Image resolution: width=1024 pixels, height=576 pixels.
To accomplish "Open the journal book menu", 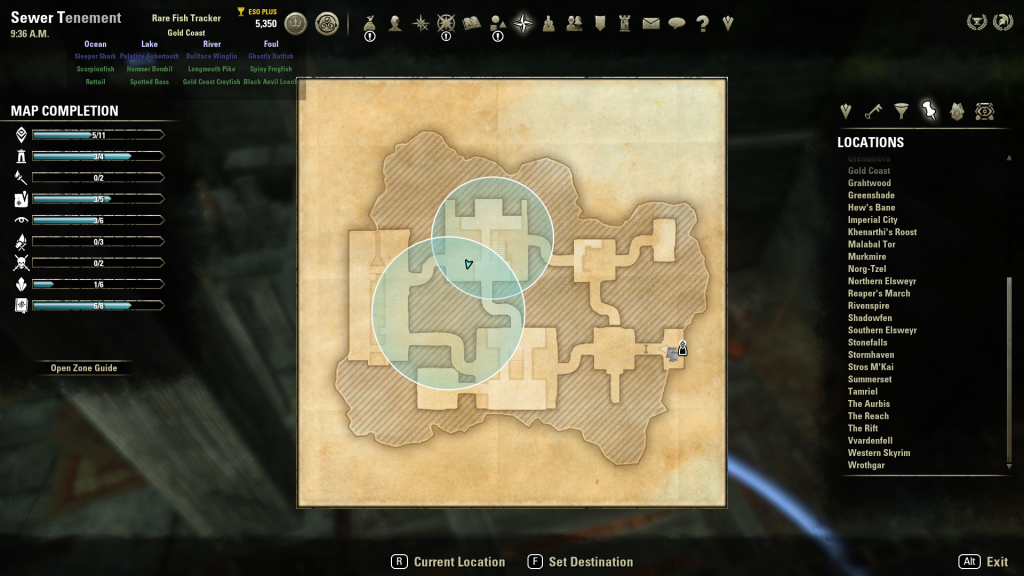I will (472, 23).
